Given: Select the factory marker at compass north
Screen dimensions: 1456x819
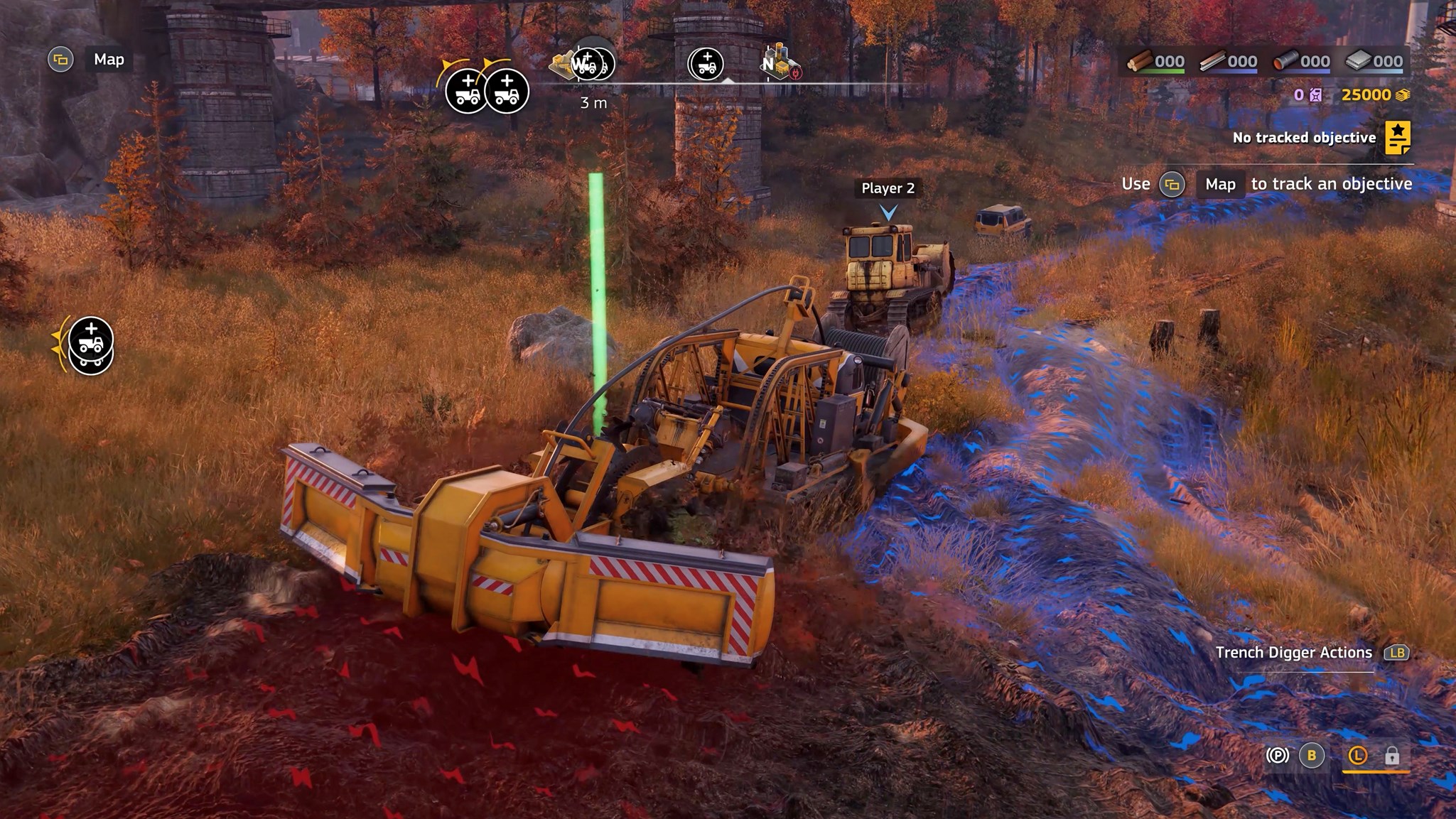Looking at the screenshot, I should pos(782,63).
